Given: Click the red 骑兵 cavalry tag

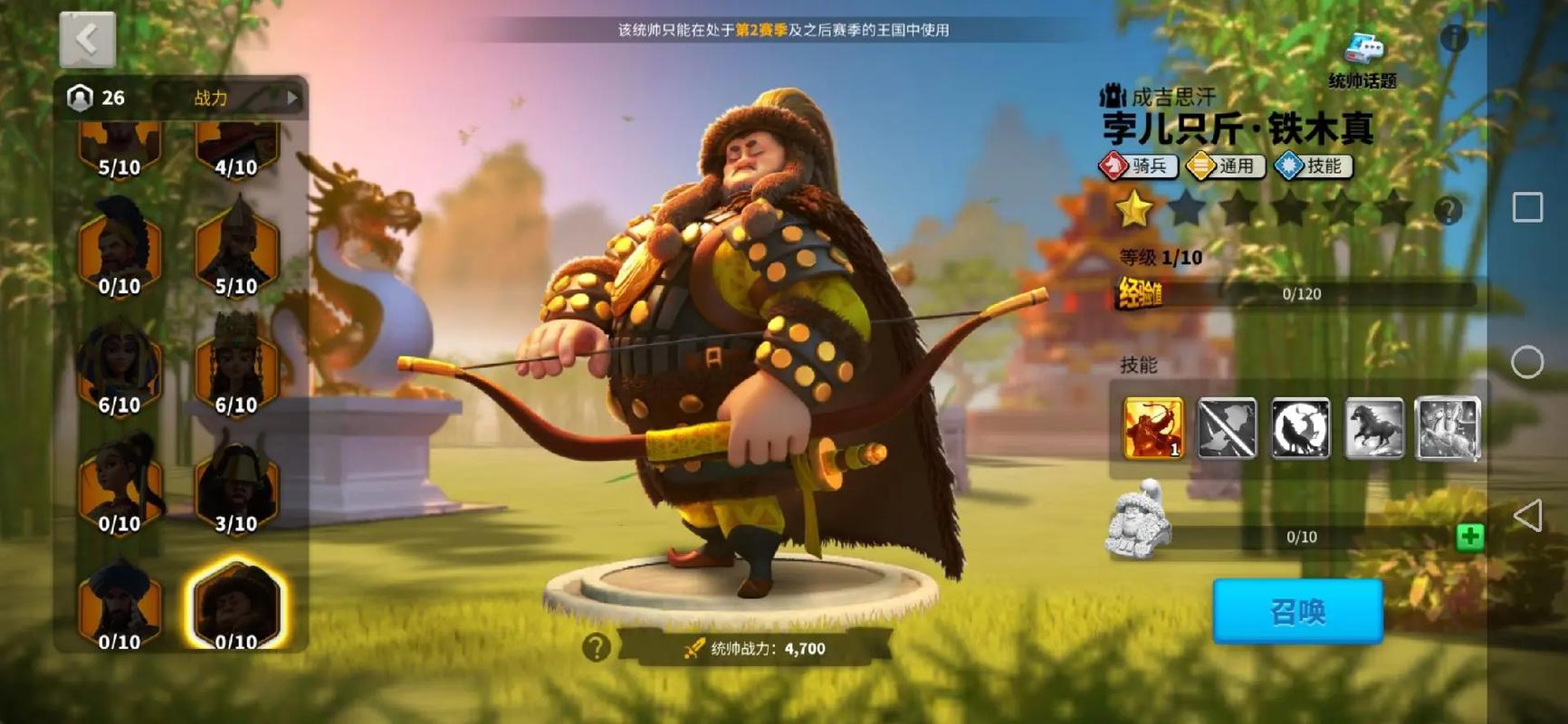Looking at the screenshot, I should [x=1136, y=167].
